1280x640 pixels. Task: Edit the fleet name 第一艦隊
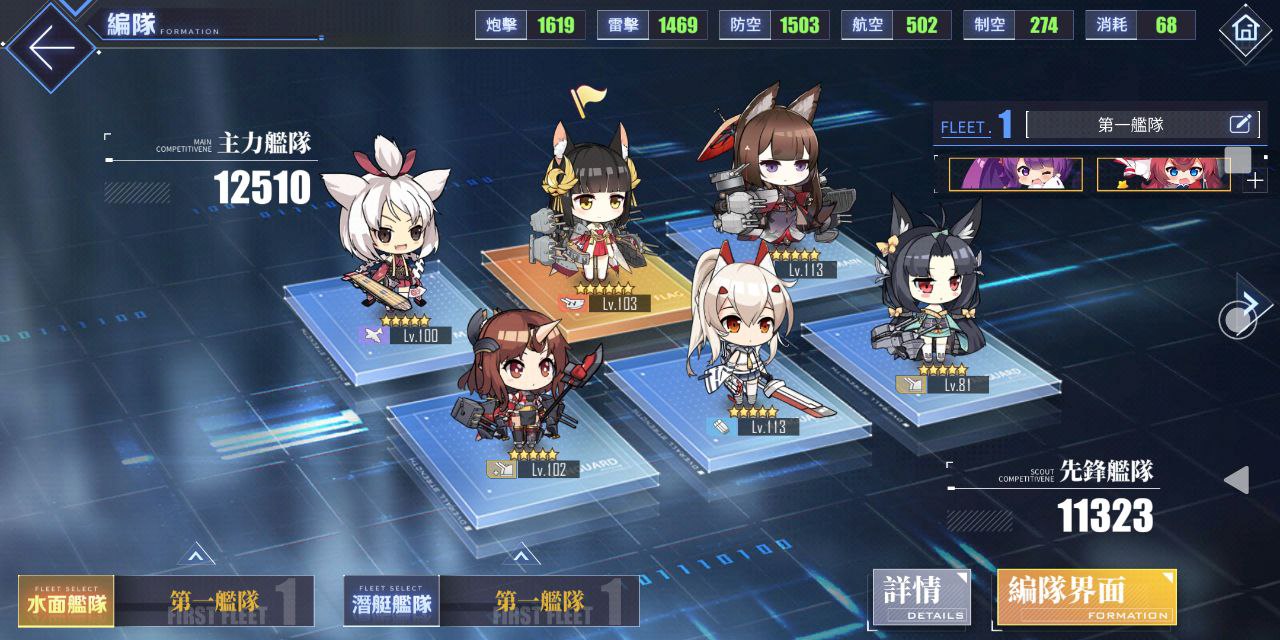(x=1240, y=125)
